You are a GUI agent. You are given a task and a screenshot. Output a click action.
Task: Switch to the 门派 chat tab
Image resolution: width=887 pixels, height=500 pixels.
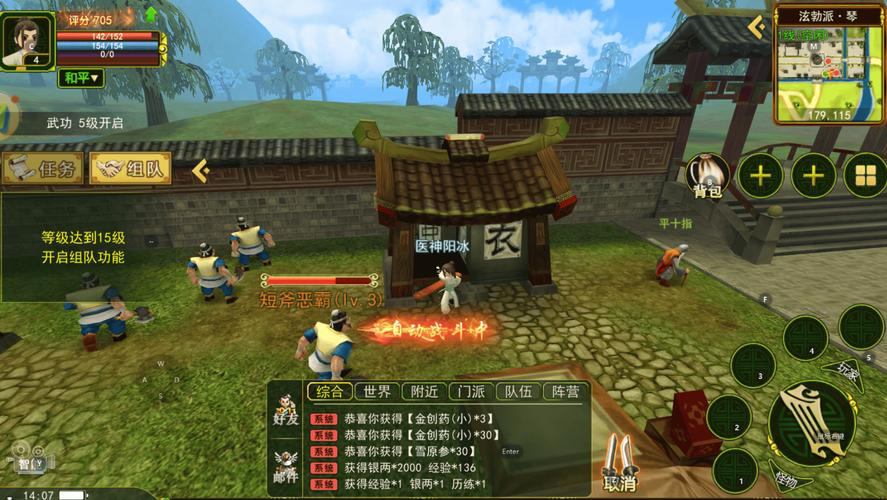(471, 391)
